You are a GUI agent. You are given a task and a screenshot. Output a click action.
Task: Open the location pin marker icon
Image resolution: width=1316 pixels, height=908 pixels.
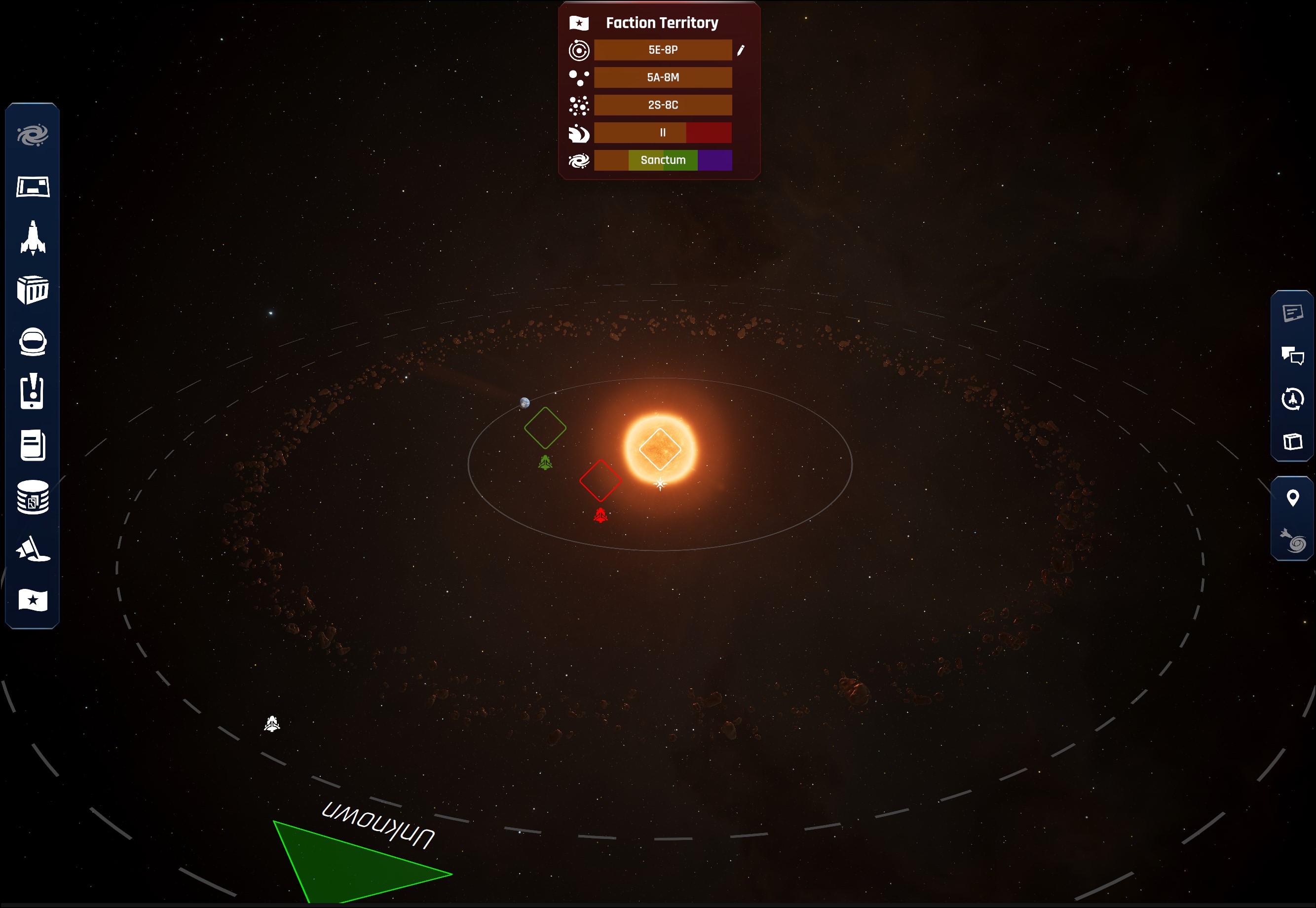(x=1292, y=498)
